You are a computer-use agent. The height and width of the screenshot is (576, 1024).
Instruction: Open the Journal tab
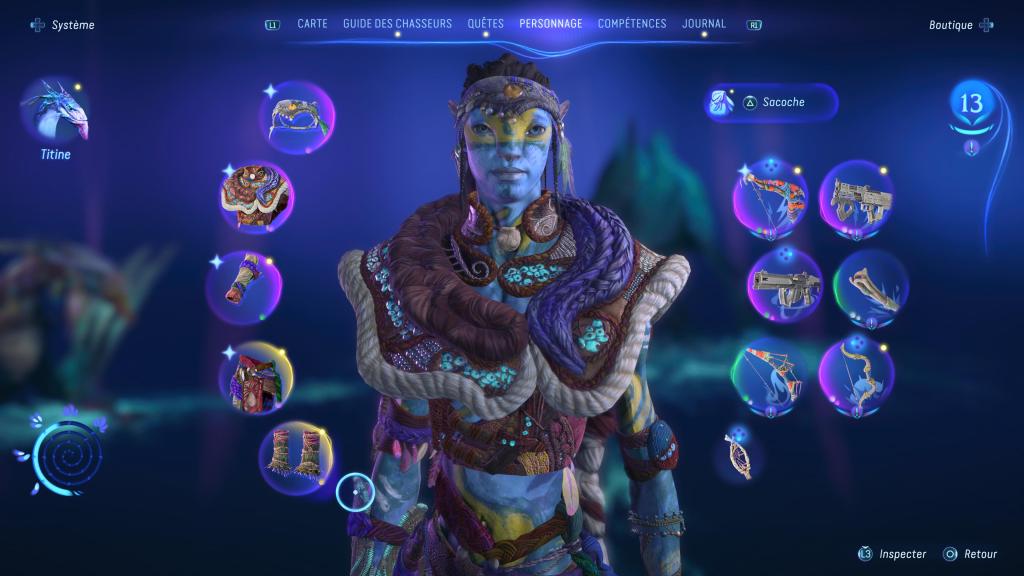click(x=704, y=24)
